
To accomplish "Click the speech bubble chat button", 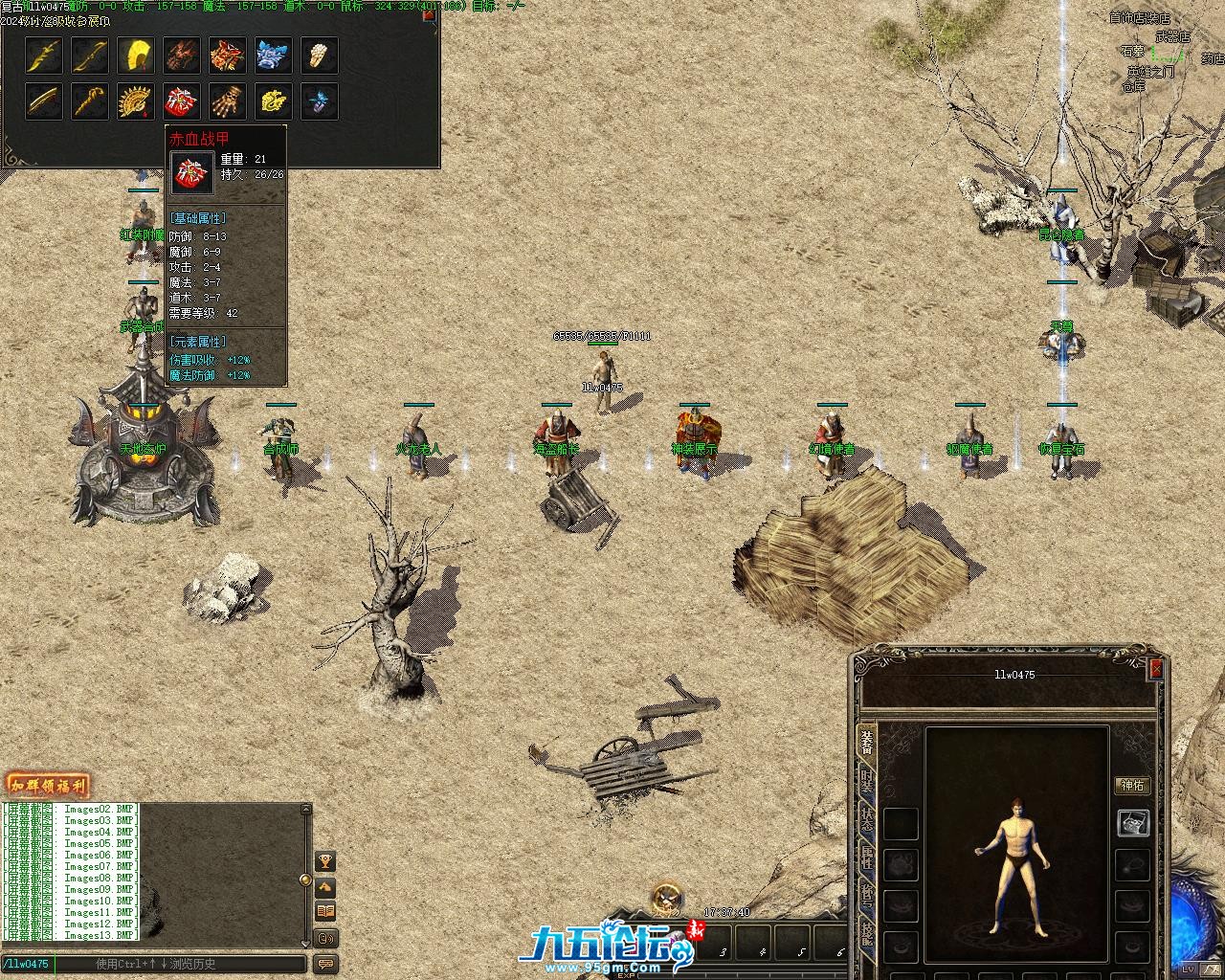I will 325,964.
